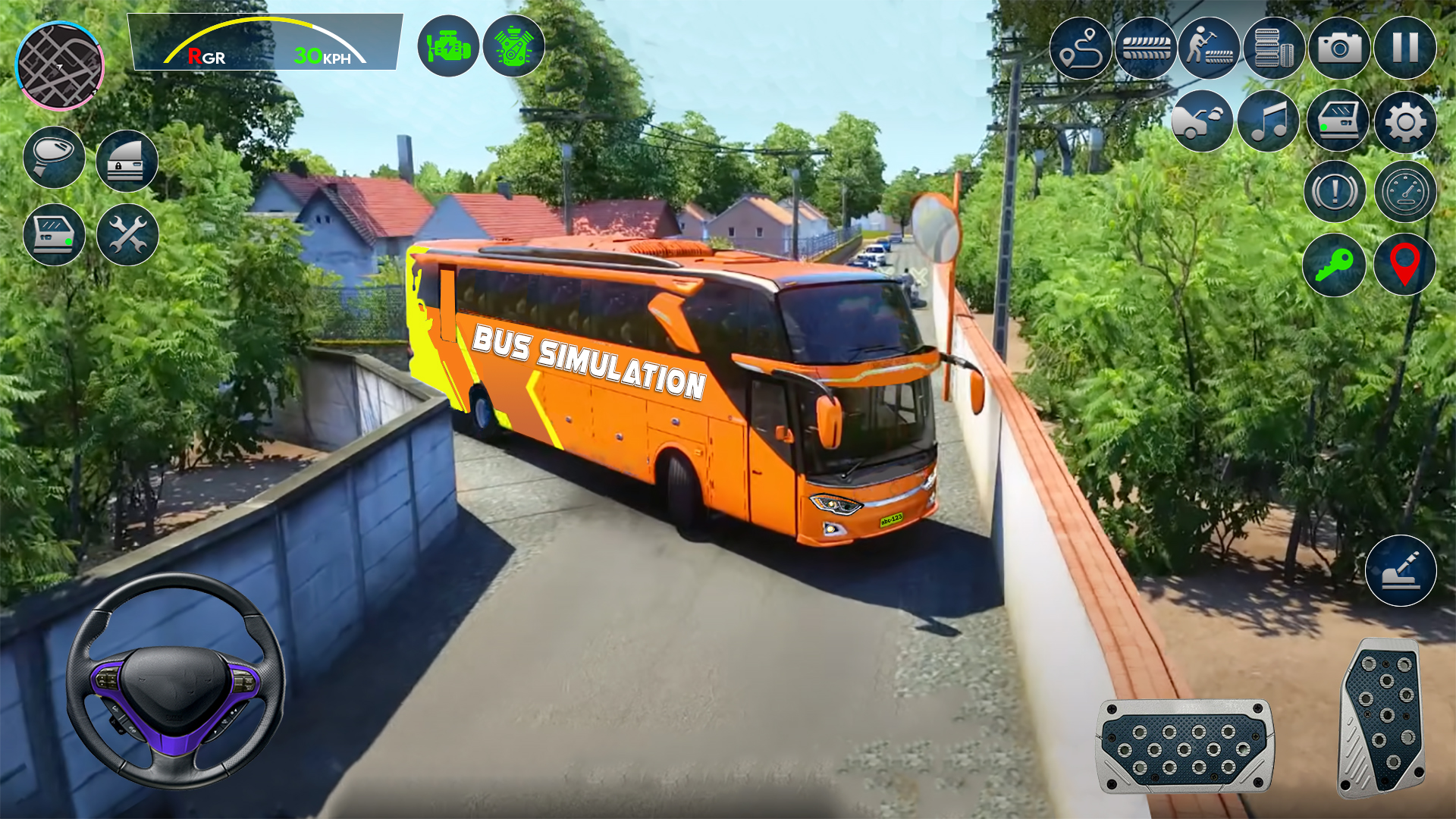
Task: Open the music player icon
Action: coord(1270,121)
